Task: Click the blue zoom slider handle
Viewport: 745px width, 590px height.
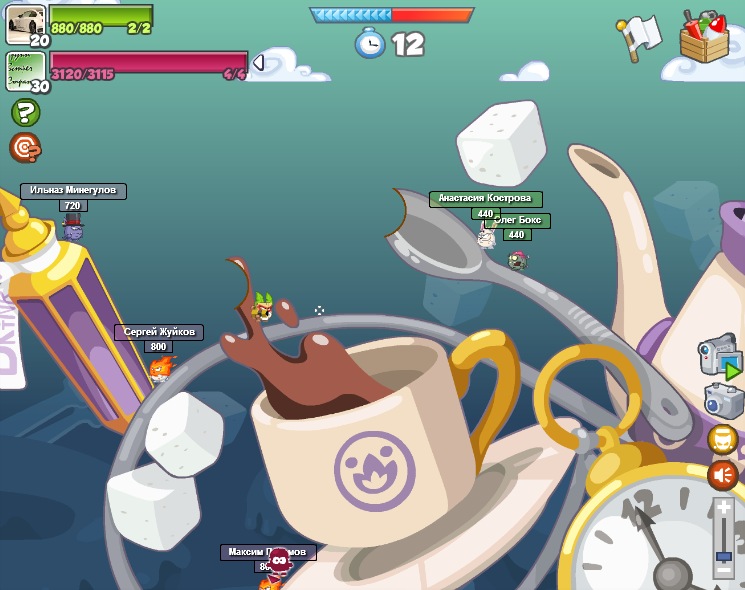Action: (723, 554)
